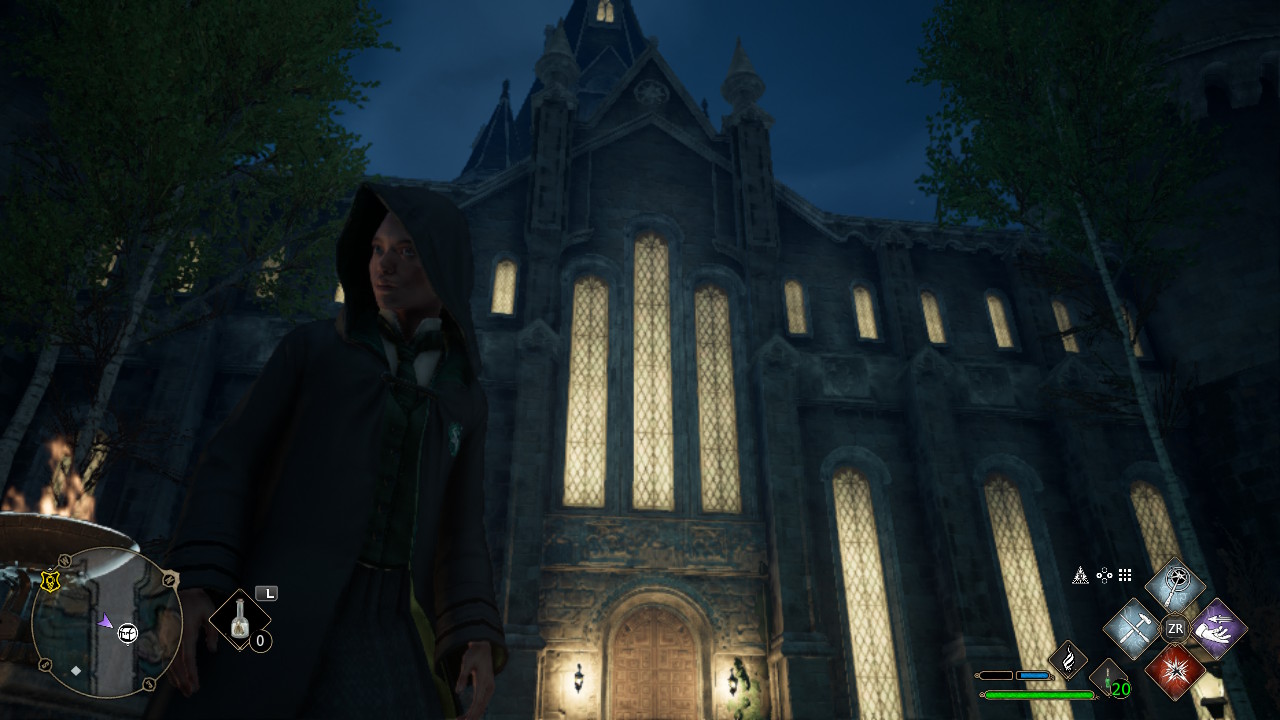
Task: Cast the purple hand push spell
Action: tap(1217, 629)
